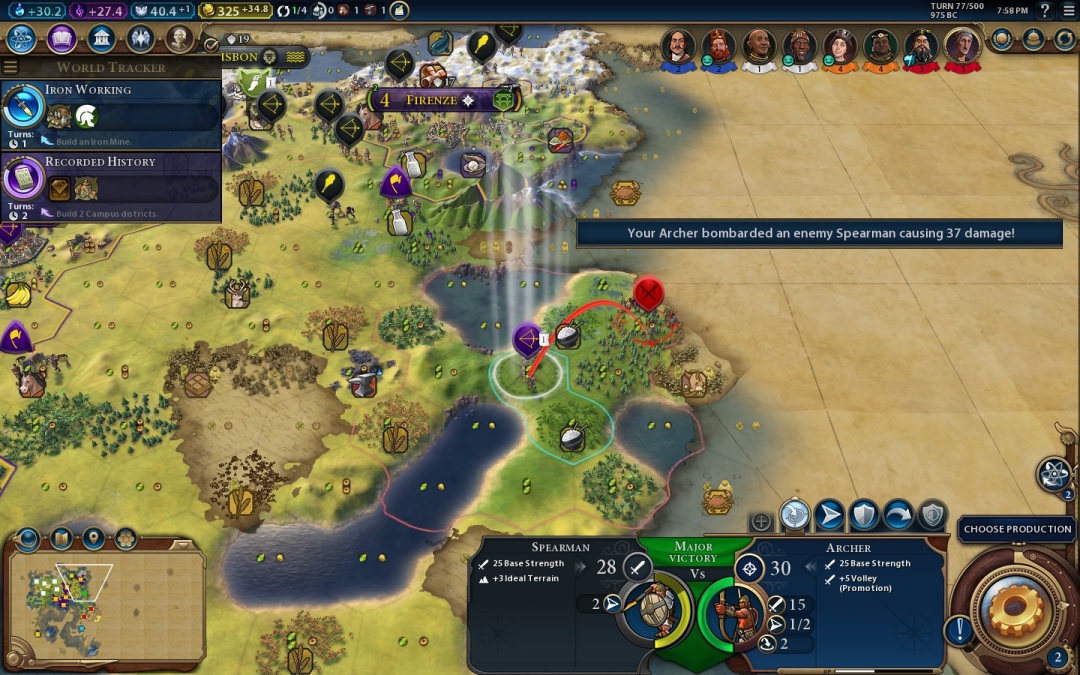1080x675 pixels.
Task: Open the Civilopedia question mark
Action: [x=1045, y=10]
